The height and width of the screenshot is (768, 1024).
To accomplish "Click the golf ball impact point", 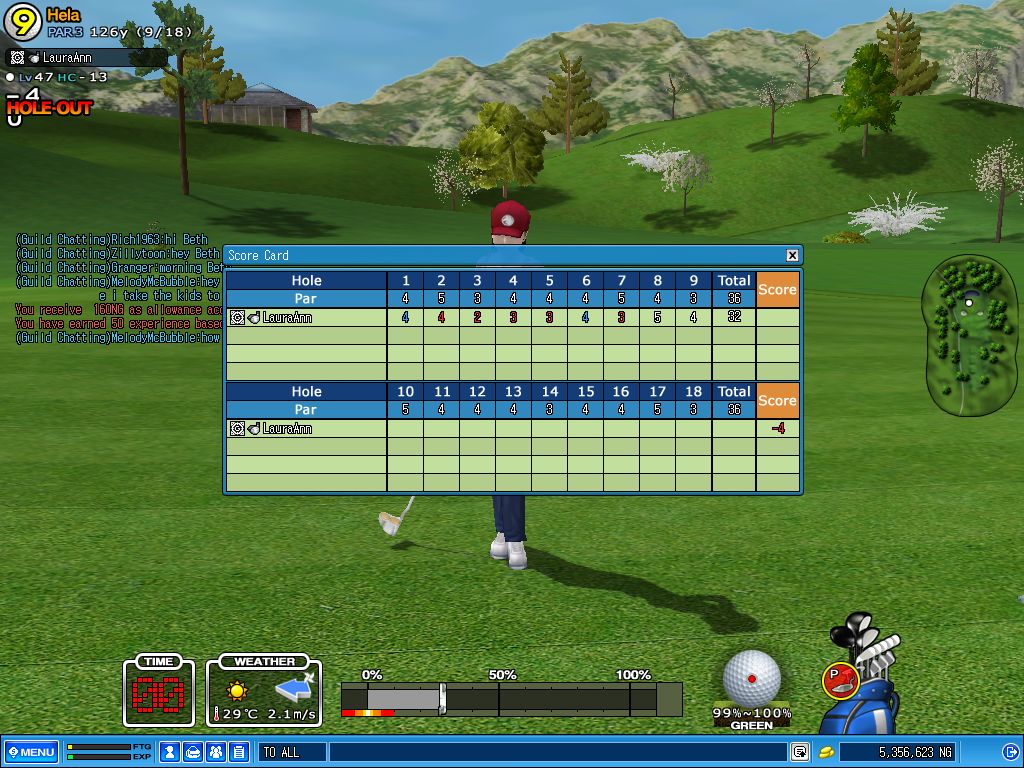I will click(751, 678).
